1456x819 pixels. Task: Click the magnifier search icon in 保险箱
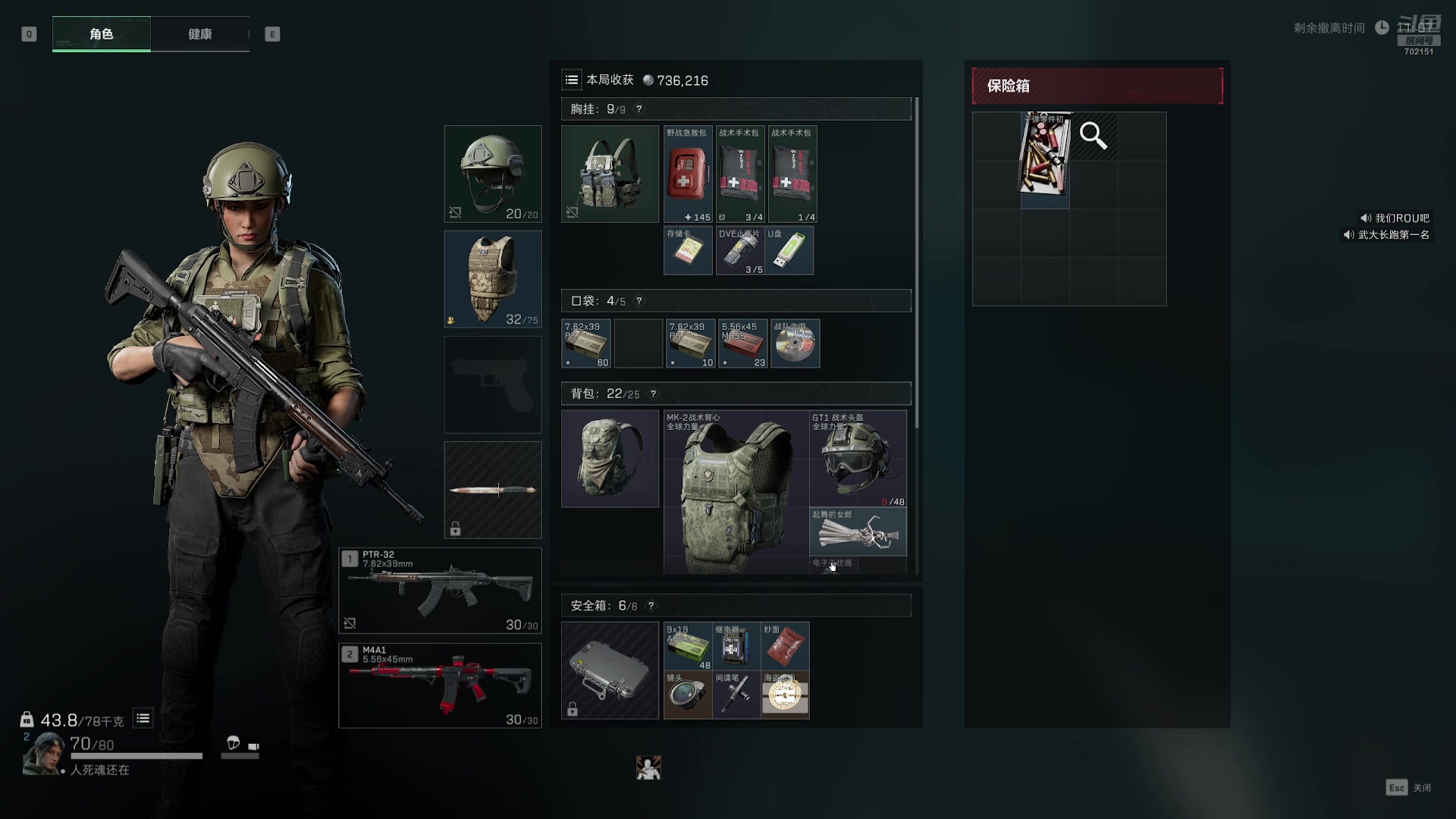[1094, 136]
